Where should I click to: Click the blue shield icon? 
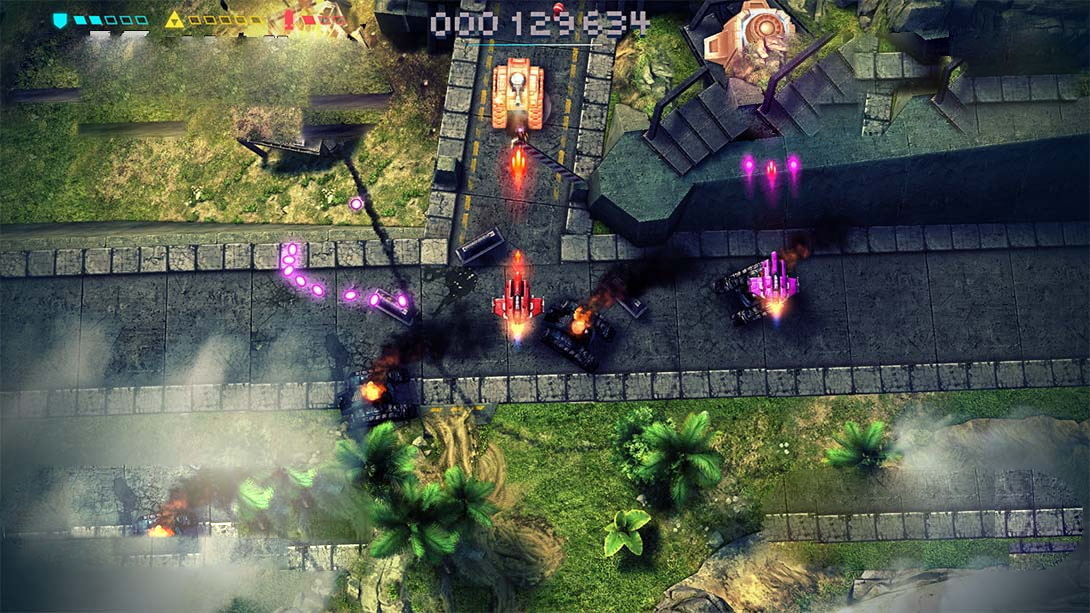(60, 20)
